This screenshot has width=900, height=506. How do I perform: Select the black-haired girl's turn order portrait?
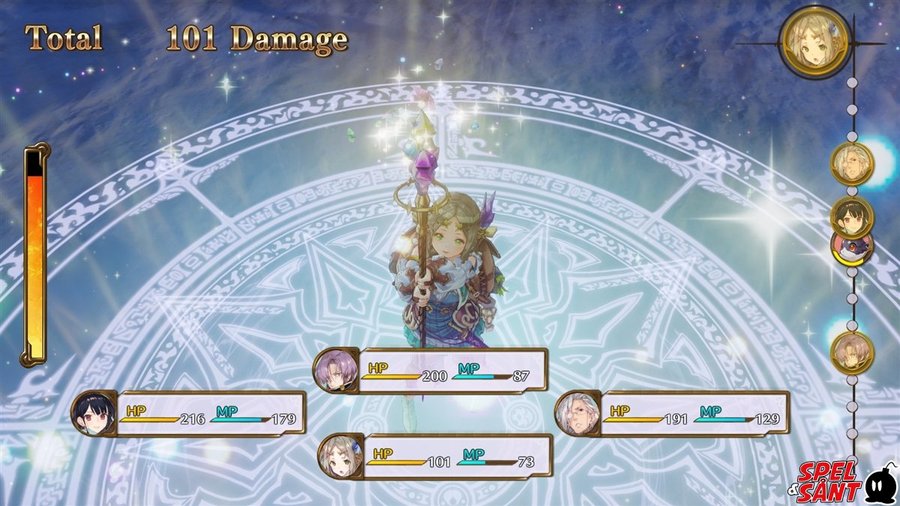click(x=852, y=216)
